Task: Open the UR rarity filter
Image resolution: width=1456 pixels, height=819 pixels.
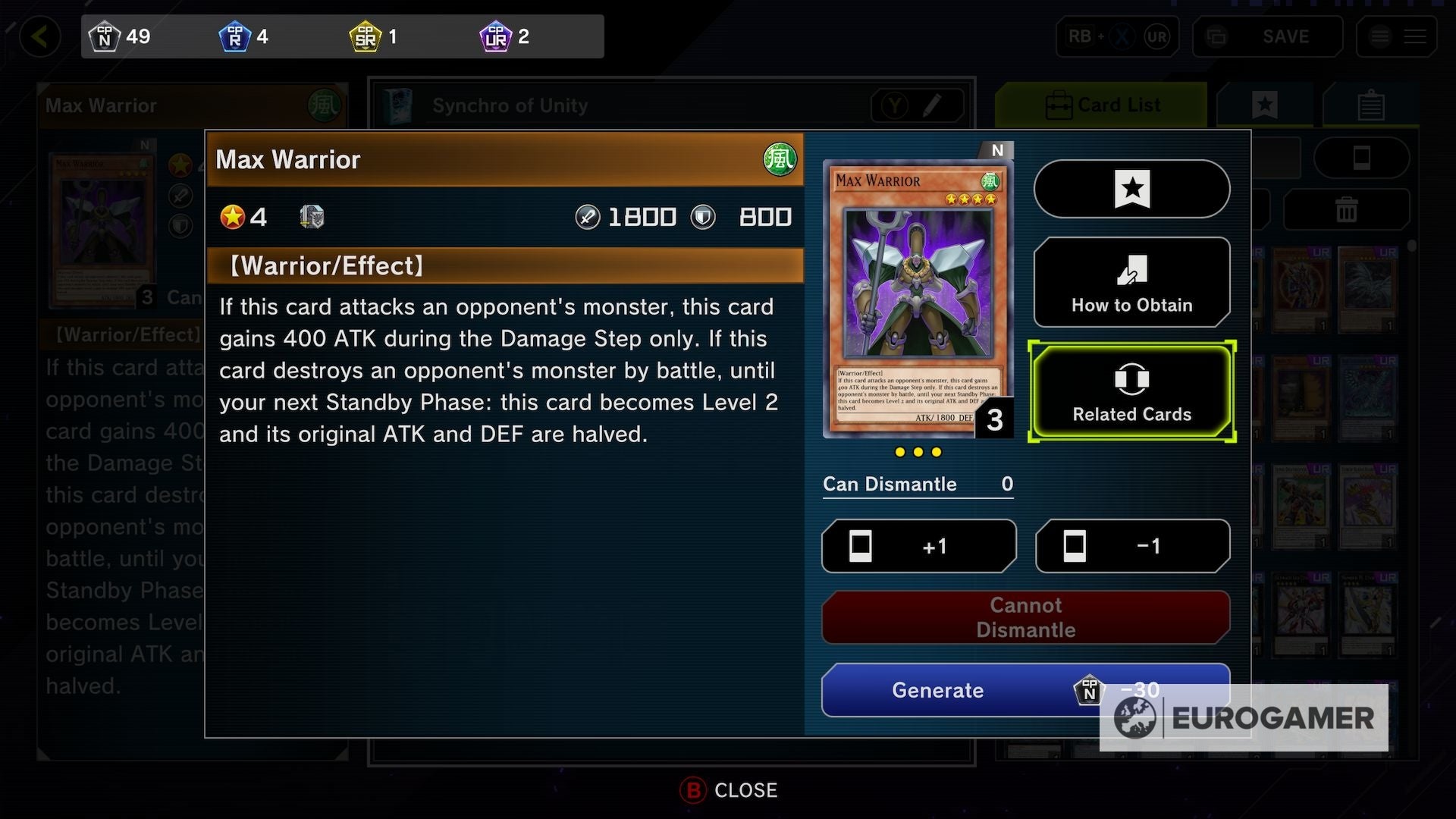Action: (x=1156, y=36)
